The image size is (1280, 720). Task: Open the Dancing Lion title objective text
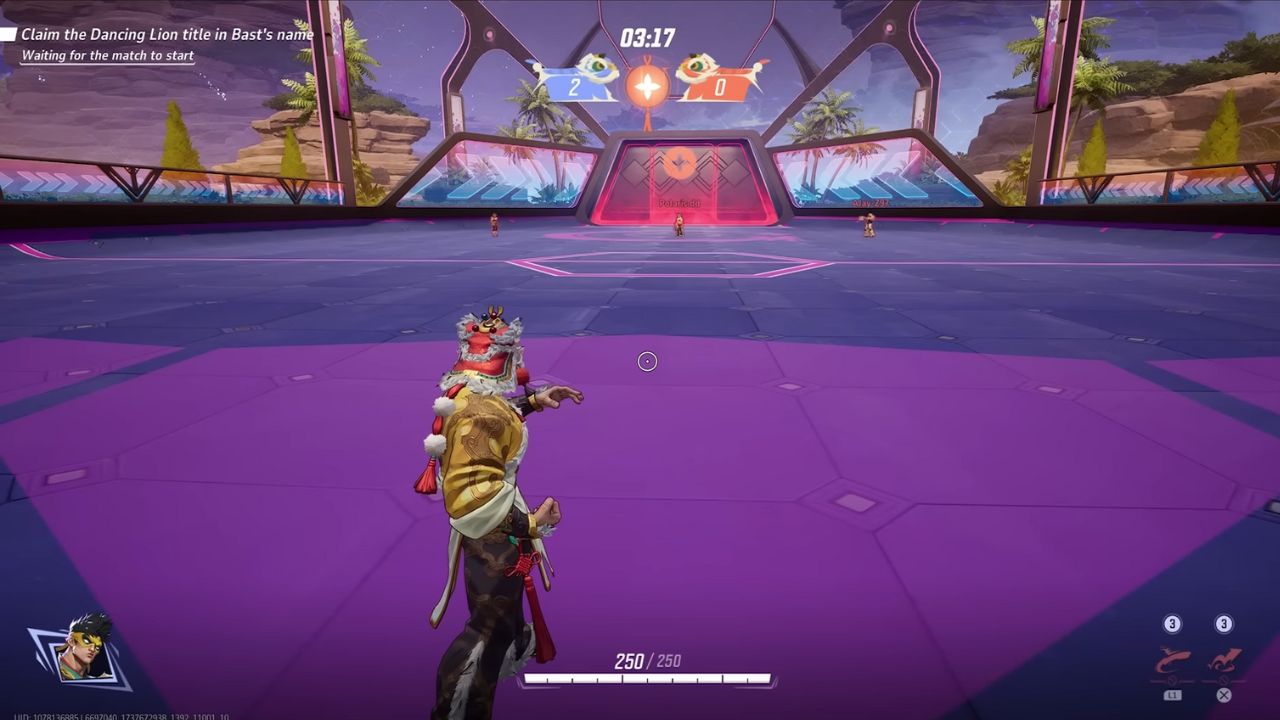pos(165,33)
